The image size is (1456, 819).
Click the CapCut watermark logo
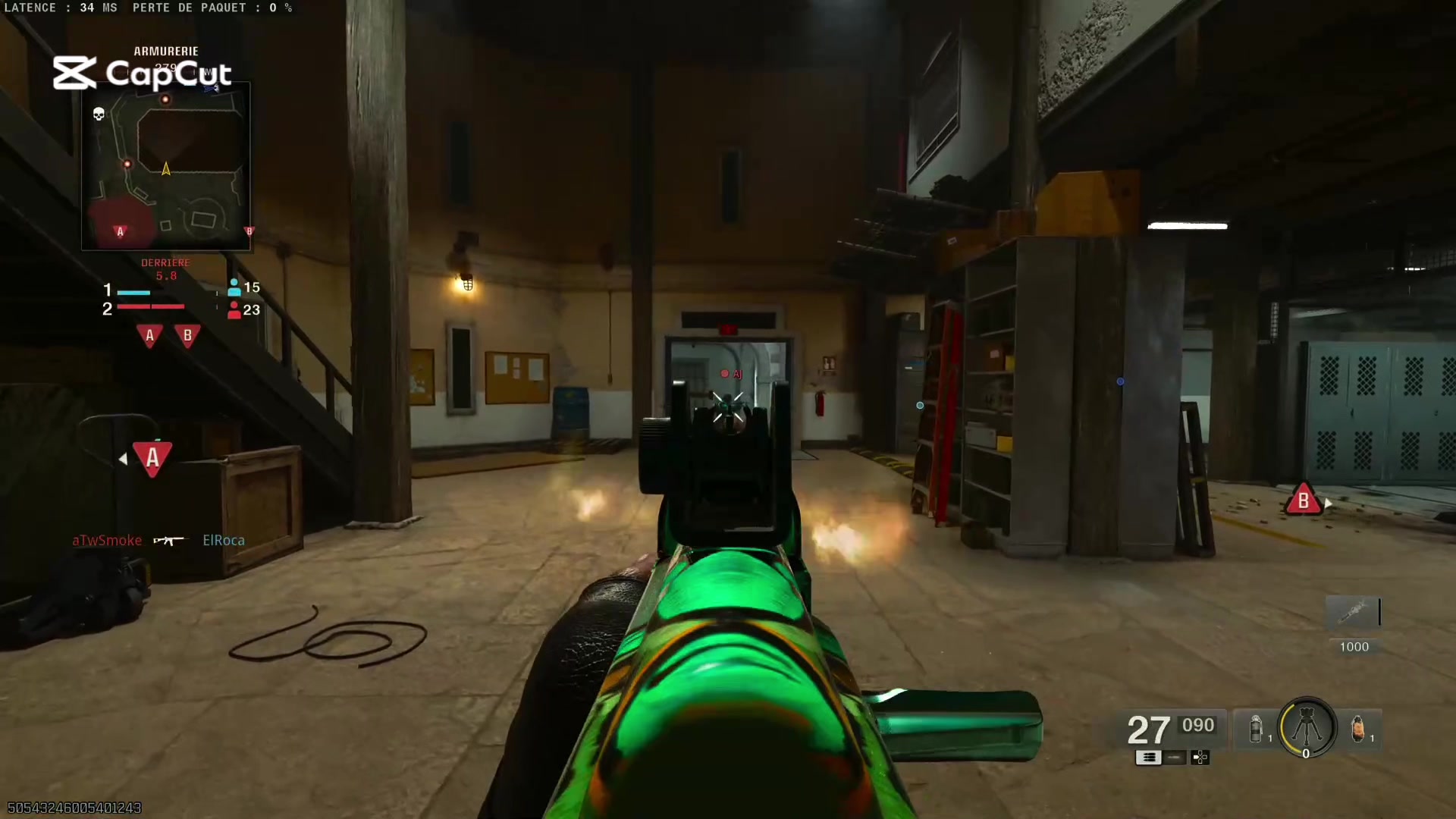142,74
